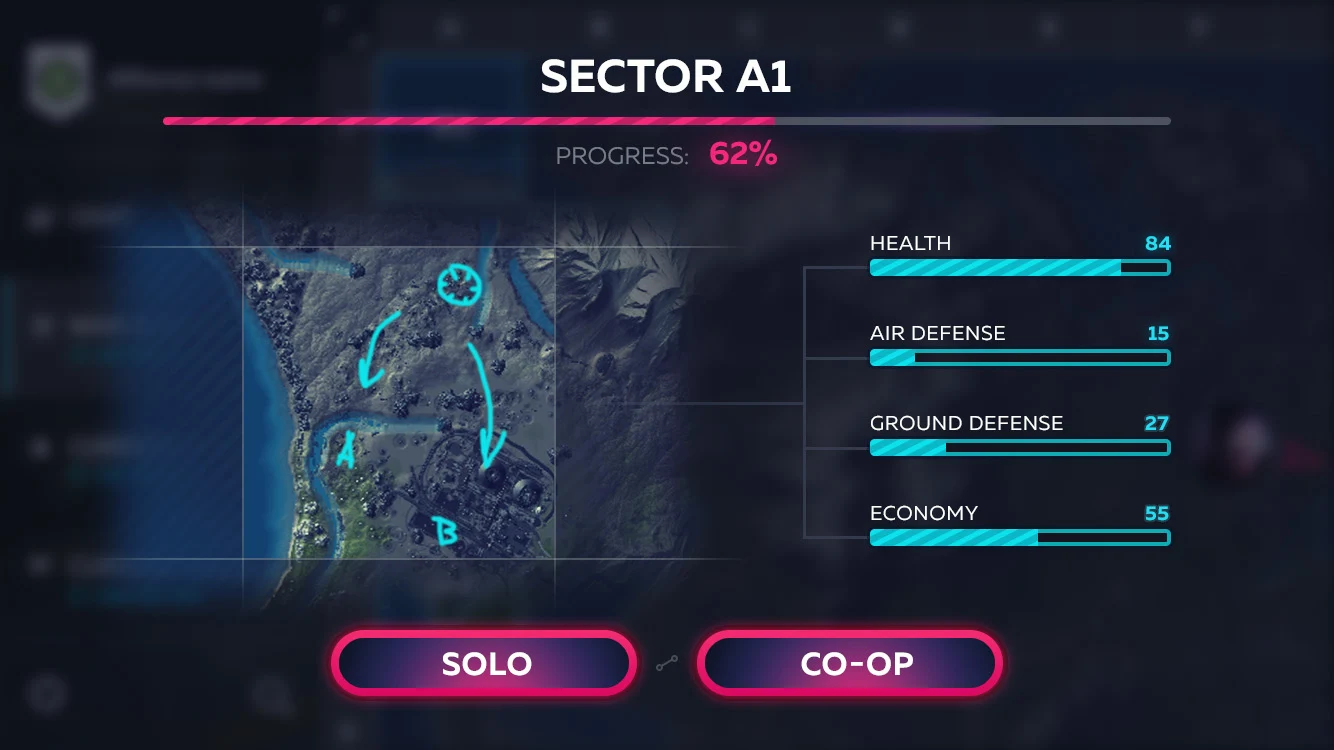
Task: Select the circled target marker on the sector map
Action: [460, 285]
